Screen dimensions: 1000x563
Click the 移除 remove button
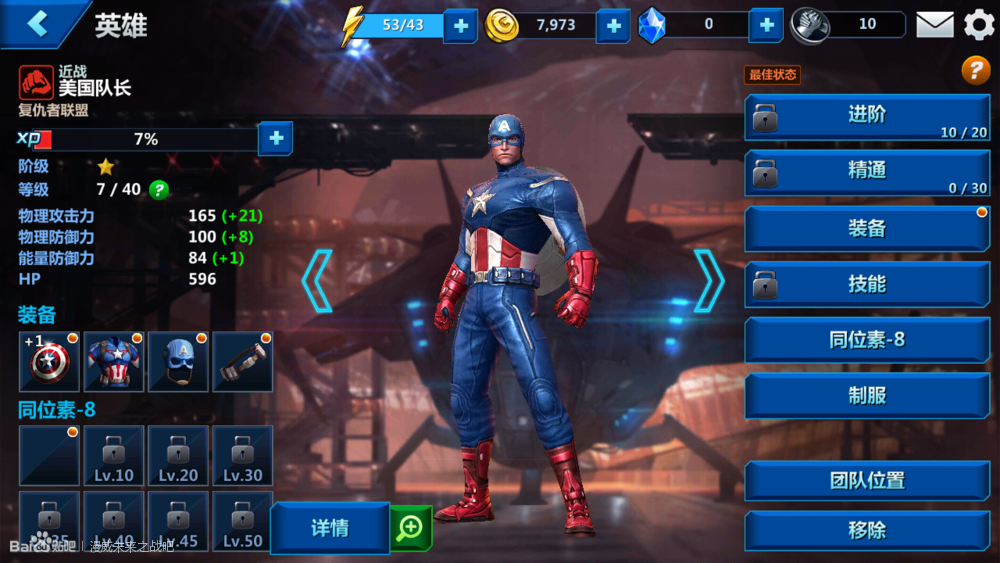867,531
